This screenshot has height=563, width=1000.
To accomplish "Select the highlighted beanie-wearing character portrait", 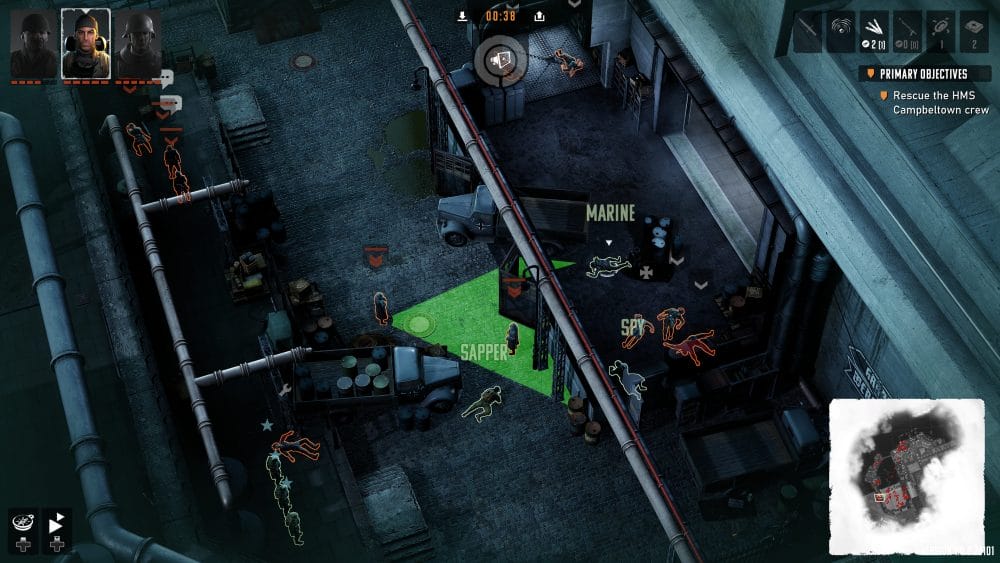I will [x=85, y=44].
